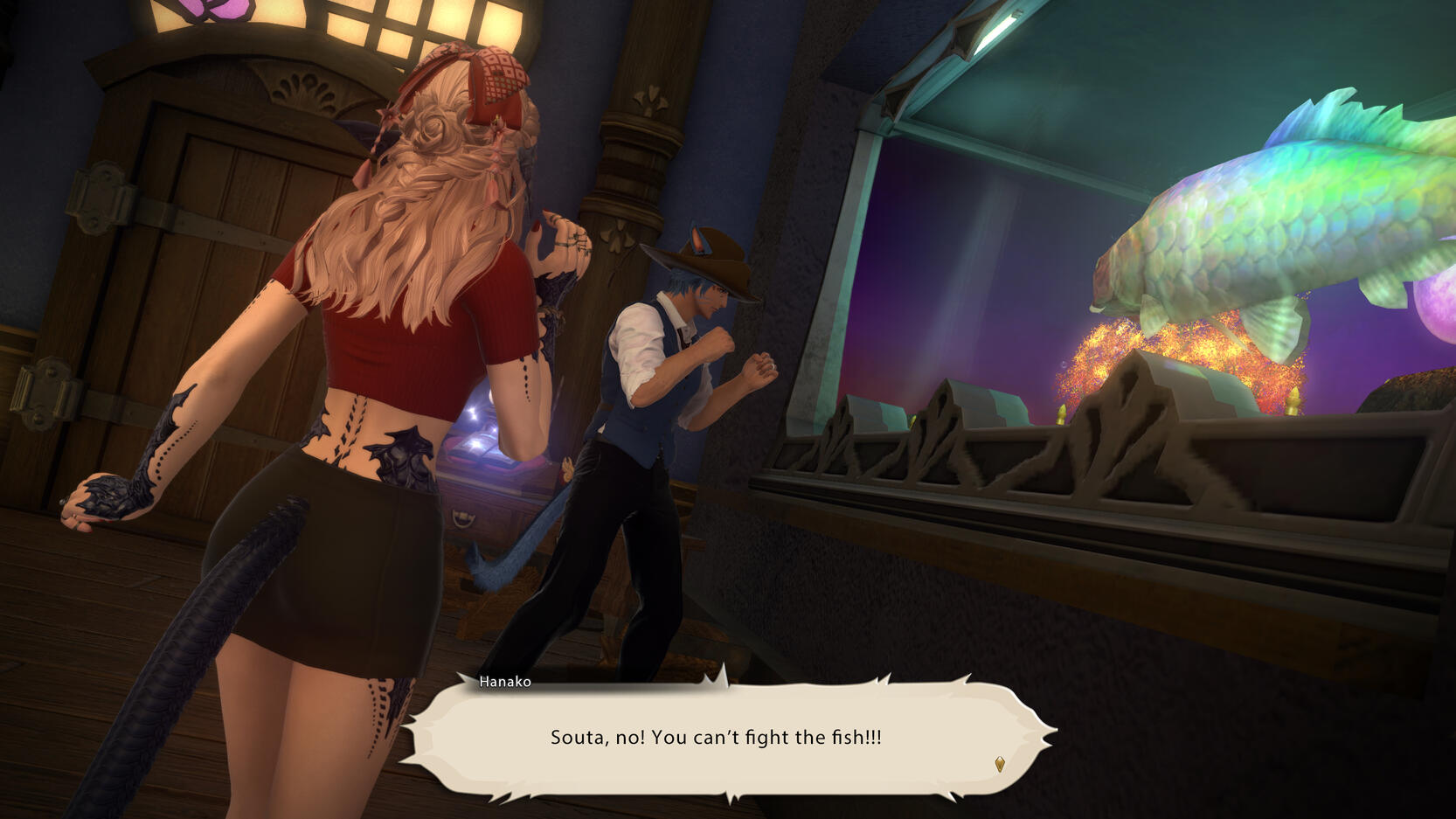
Task: Advance Hanako's dialogue speech bubble
Action: click(x=717, y=737)
